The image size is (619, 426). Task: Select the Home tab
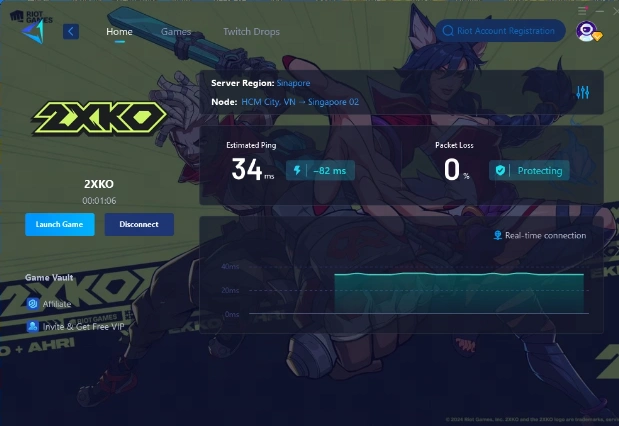coord(119,32)
